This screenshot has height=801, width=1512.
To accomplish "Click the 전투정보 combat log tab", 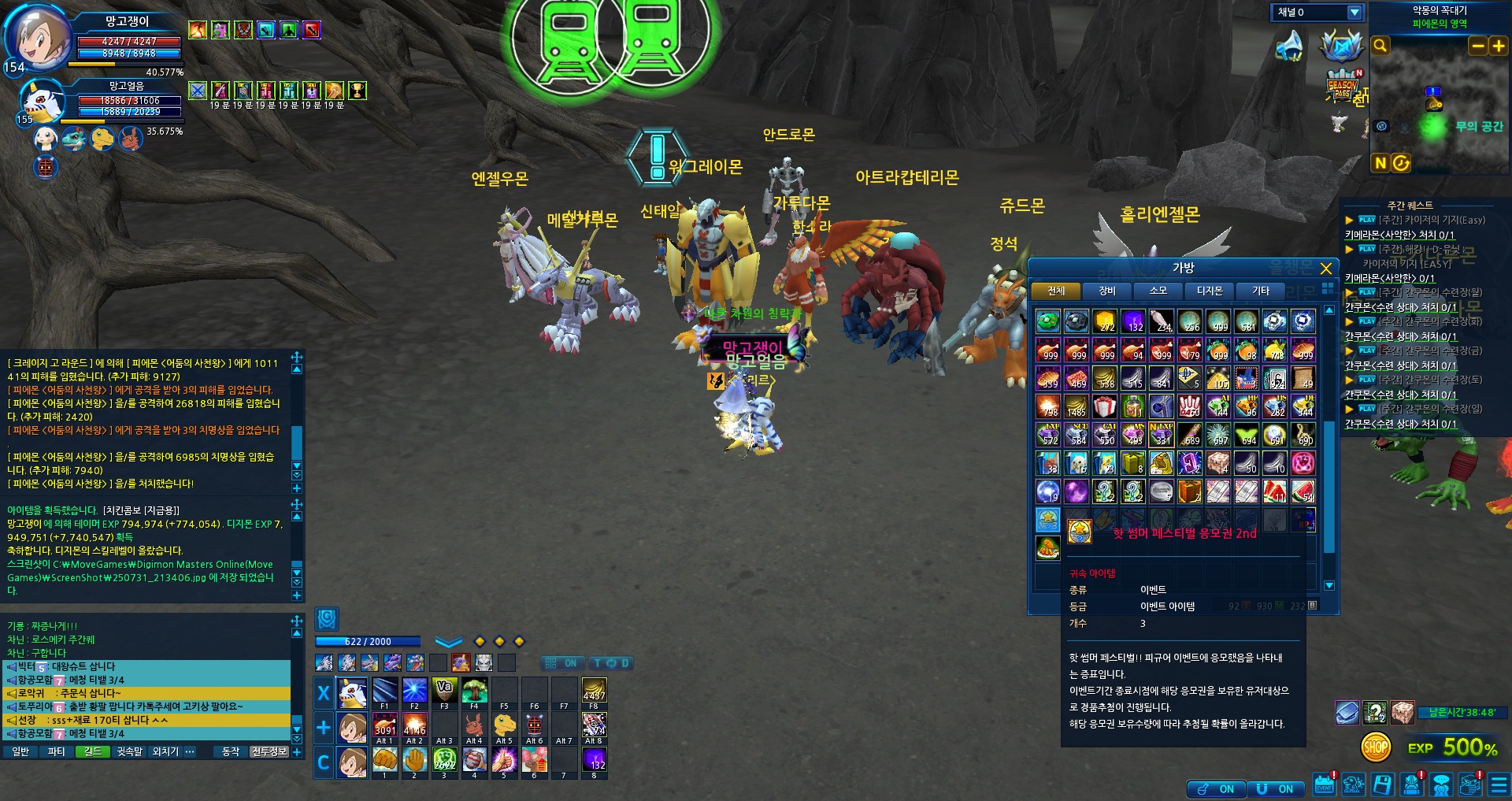I will coord(269,752).
